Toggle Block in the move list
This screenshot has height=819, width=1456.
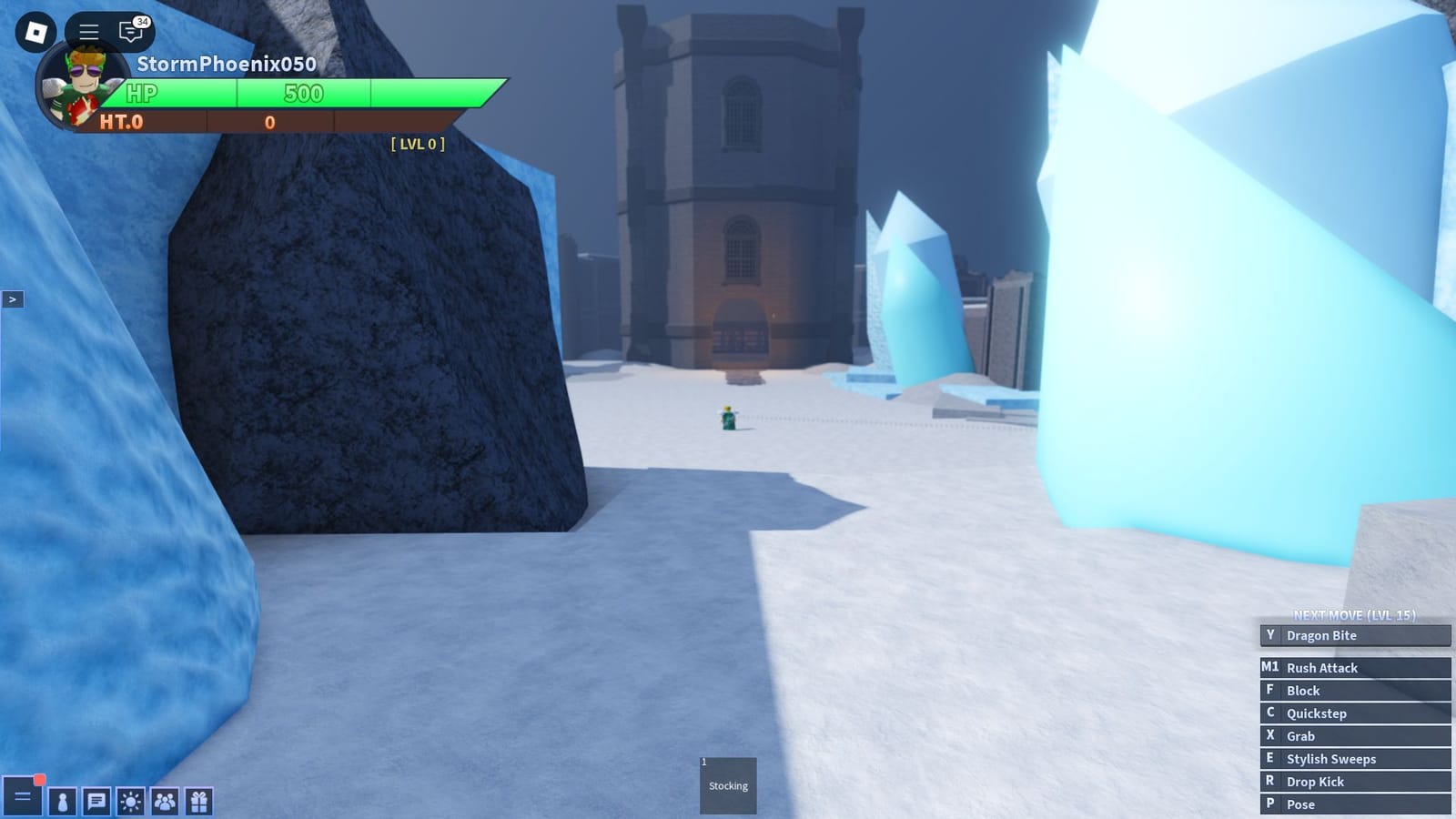(x=1354, y=690)
